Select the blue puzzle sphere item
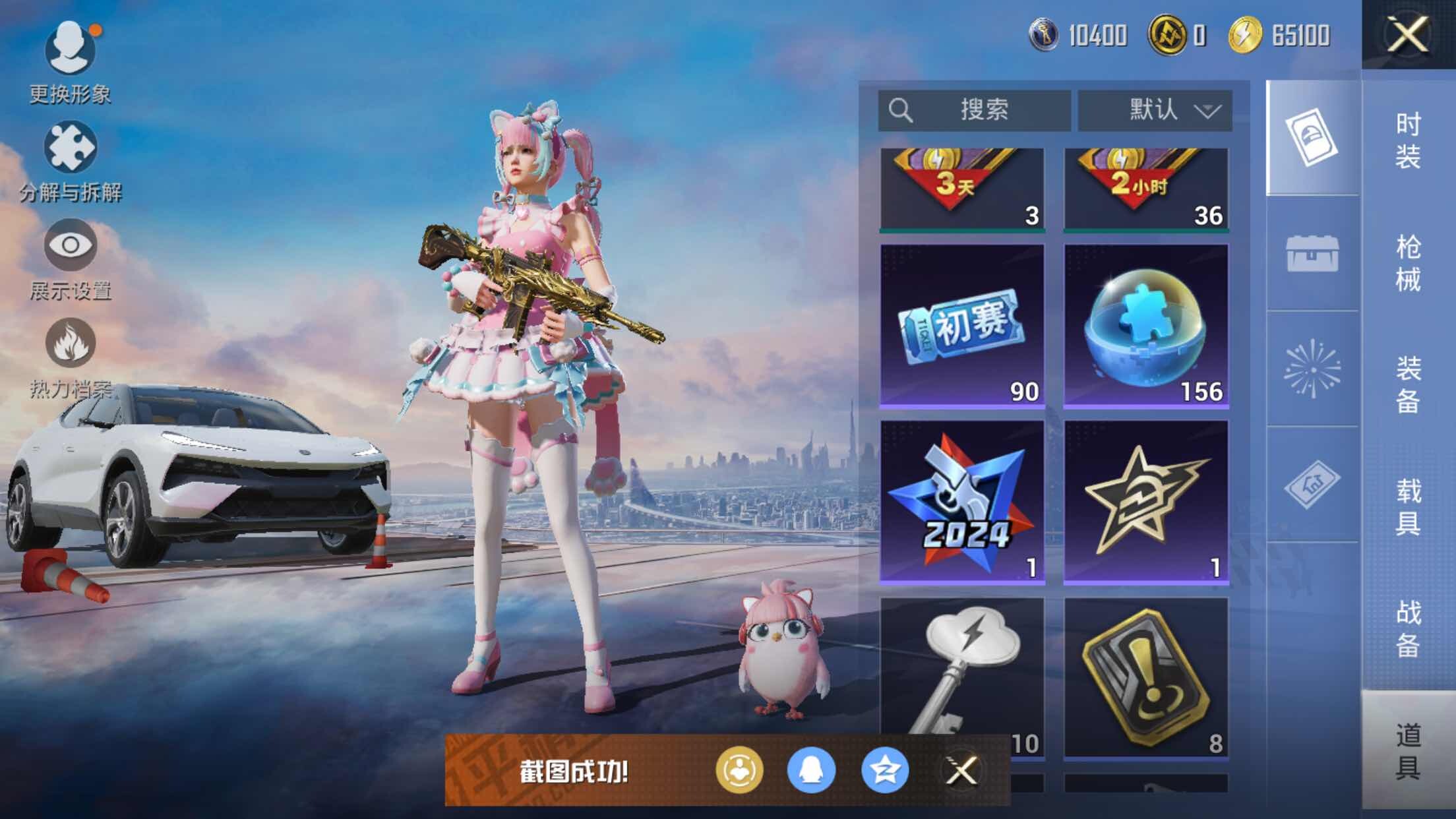 (1146, 326)
